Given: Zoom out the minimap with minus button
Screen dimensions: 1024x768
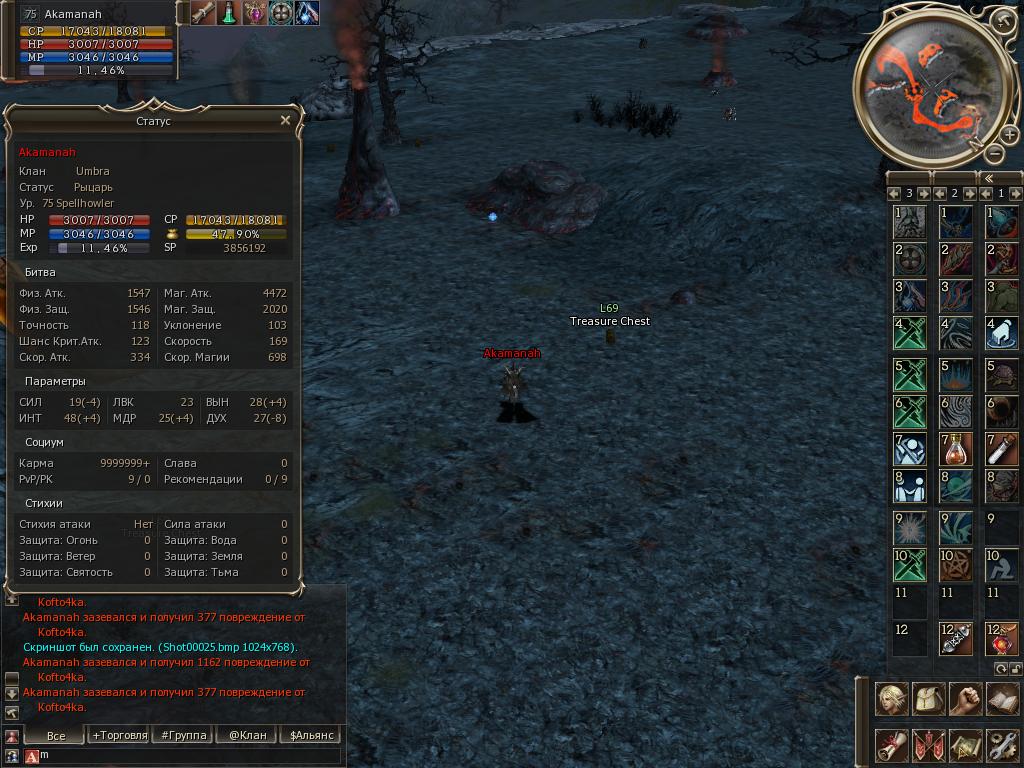Looking at the screenshot, I should click(x=994, y=153).
